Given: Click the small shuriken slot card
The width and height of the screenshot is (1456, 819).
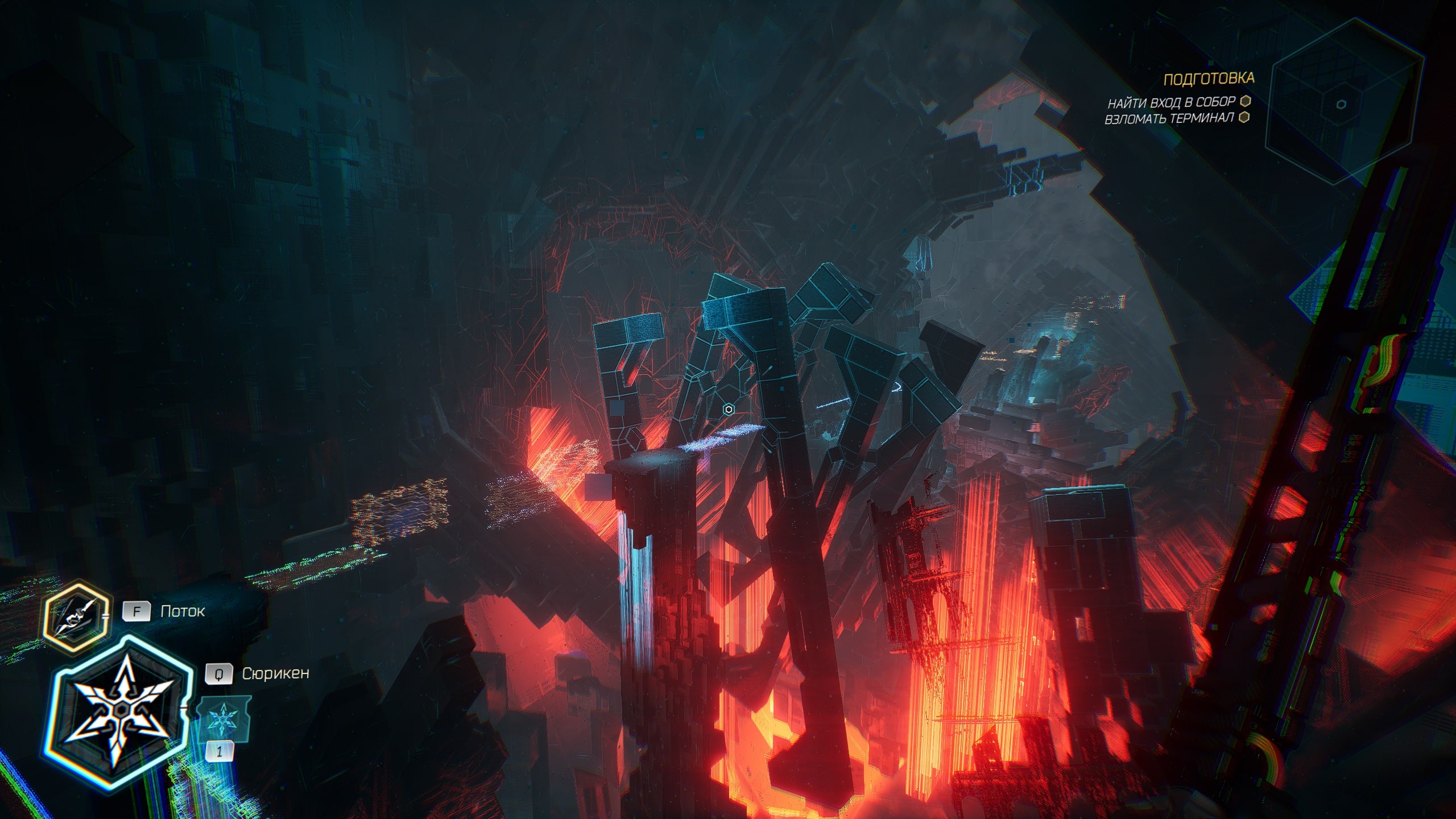Looking at the screenshot, I should tap(222, 720).
